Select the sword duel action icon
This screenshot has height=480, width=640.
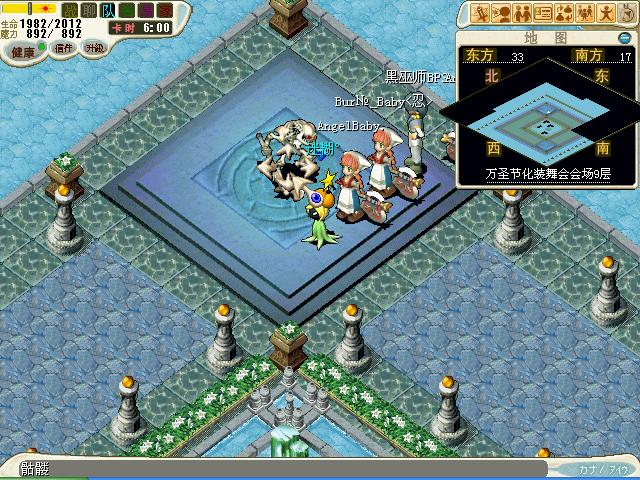(481, 13)
